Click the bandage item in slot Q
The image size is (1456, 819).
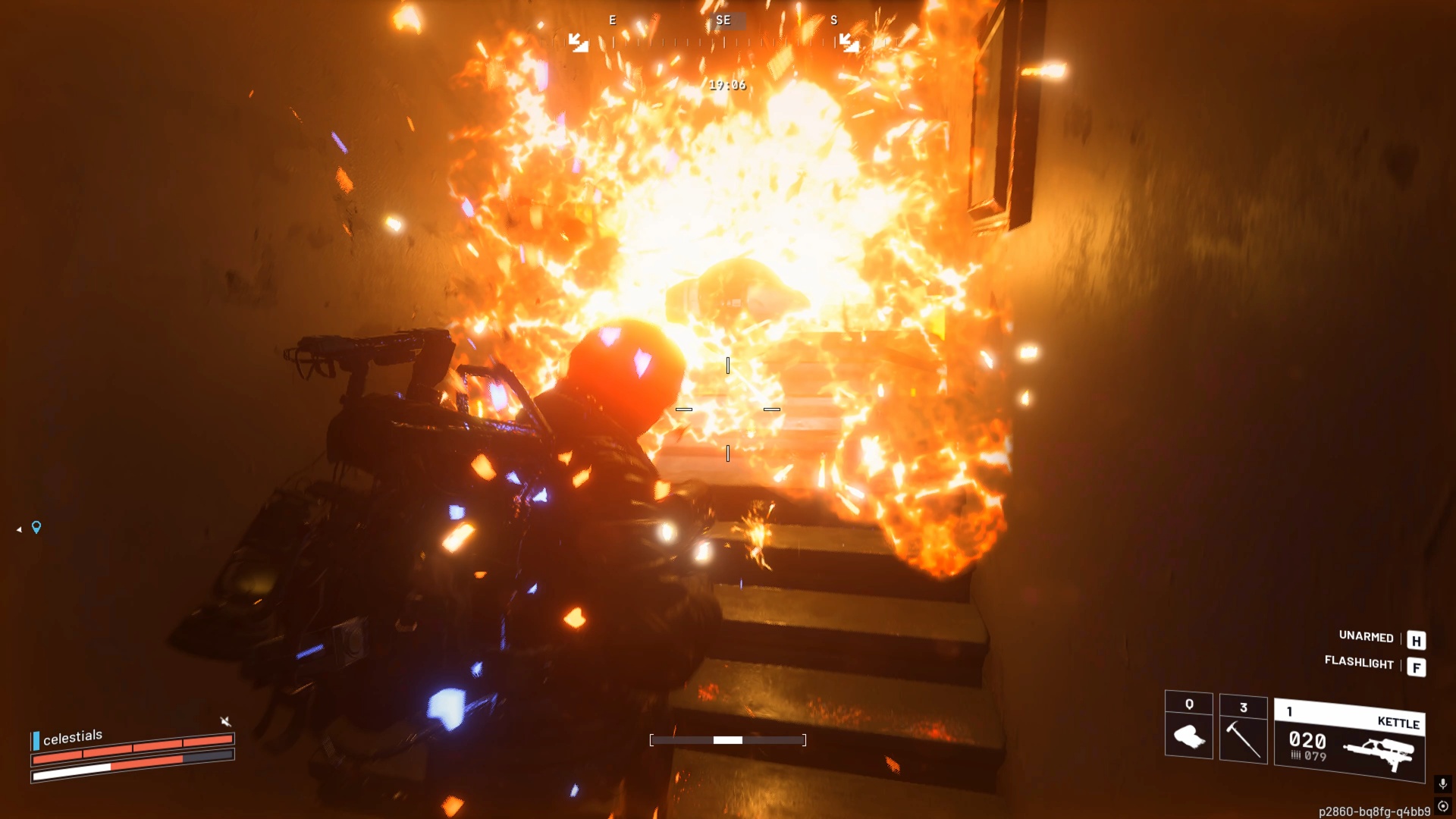1191,734
